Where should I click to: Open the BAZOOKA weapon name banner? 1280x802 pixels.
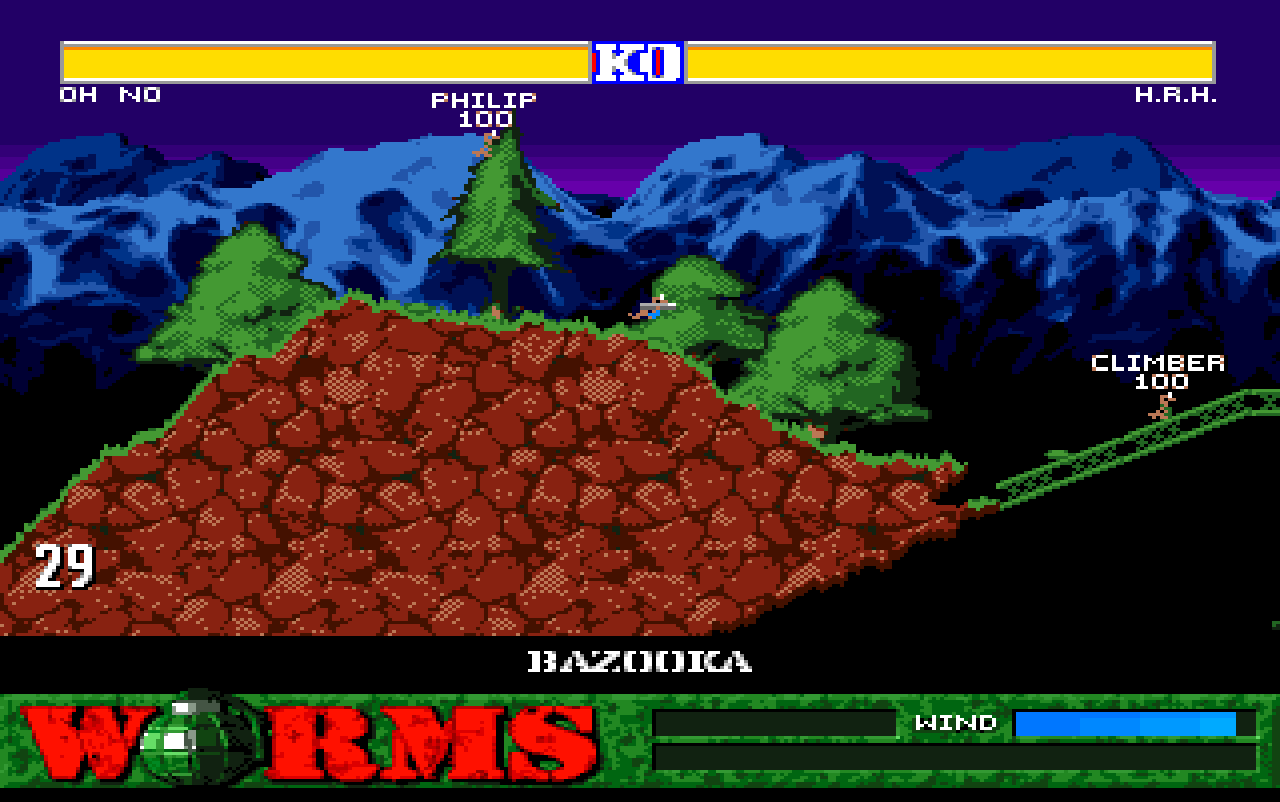point(640,659)
